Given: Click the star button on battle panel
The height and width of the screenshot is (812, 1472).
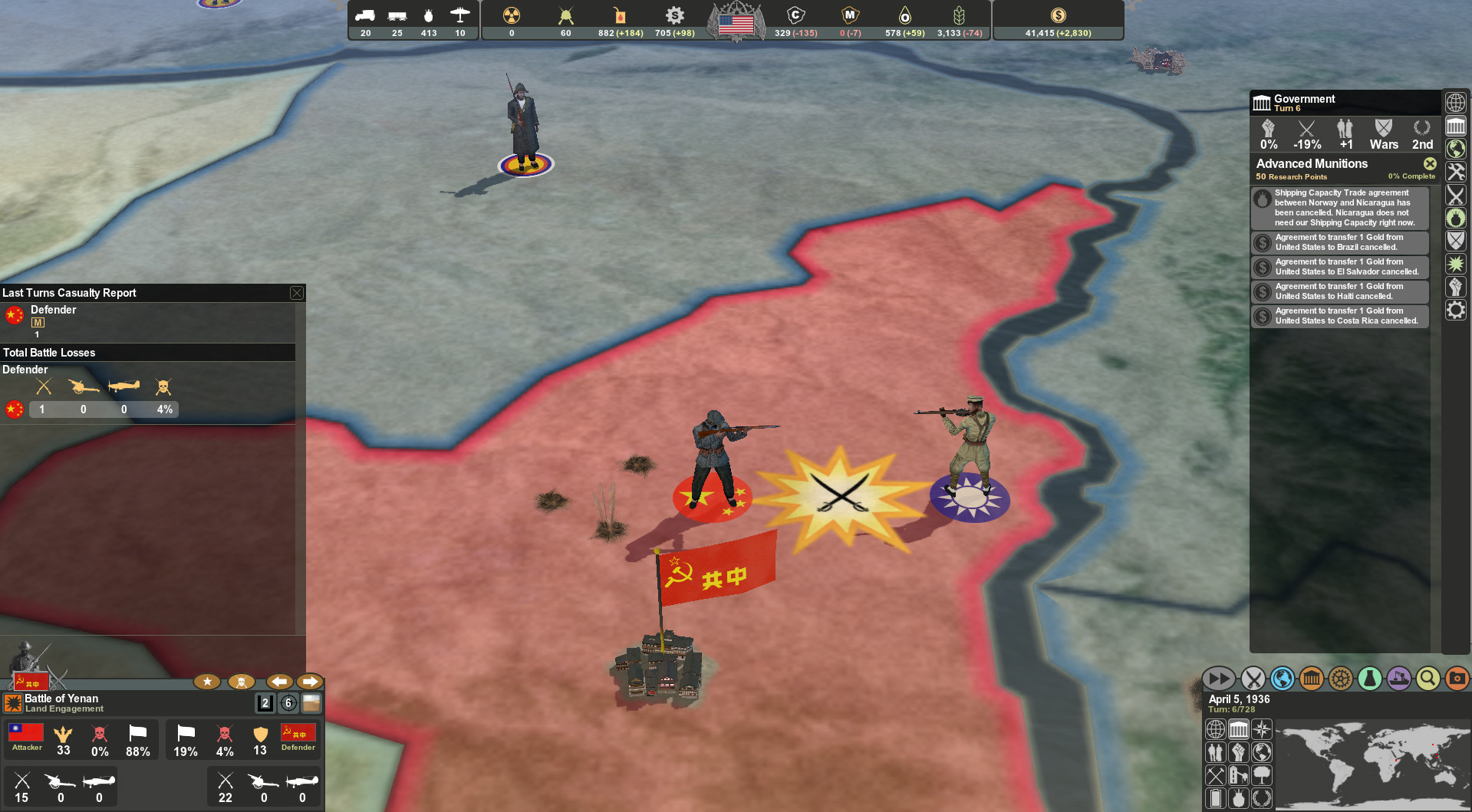Looking at the screenshot, I should (x=207, y=682).
